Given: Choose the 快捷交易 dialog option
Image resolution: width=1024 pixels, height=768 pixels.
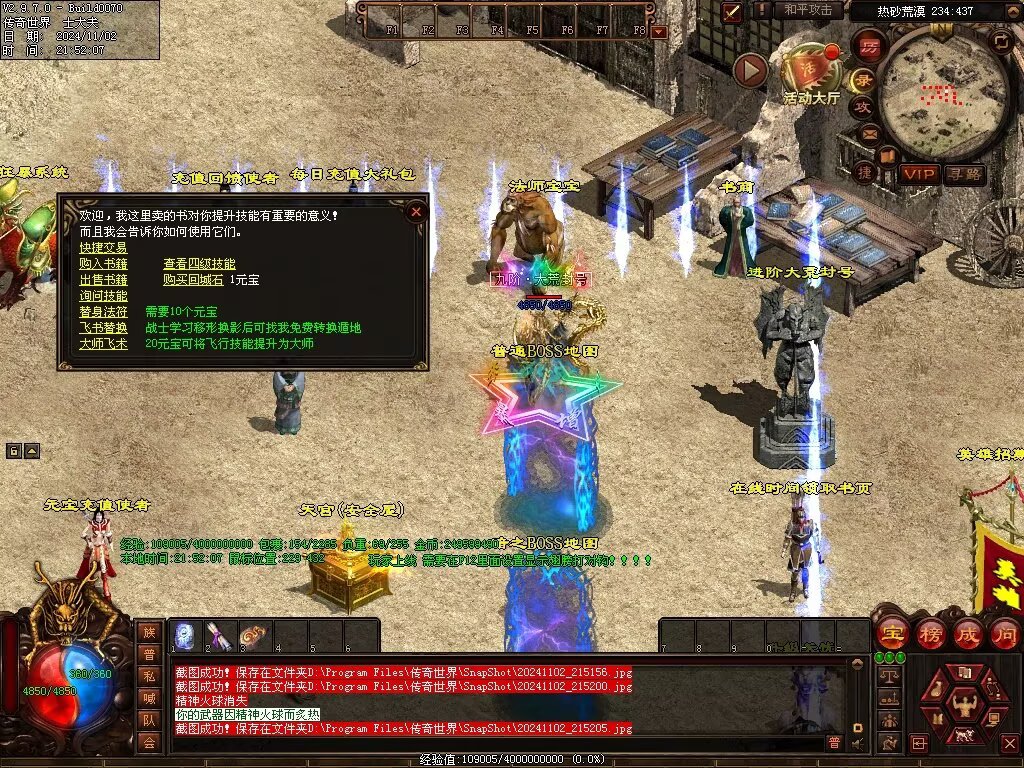Looking at the screenshot, I should coord(103,247).
